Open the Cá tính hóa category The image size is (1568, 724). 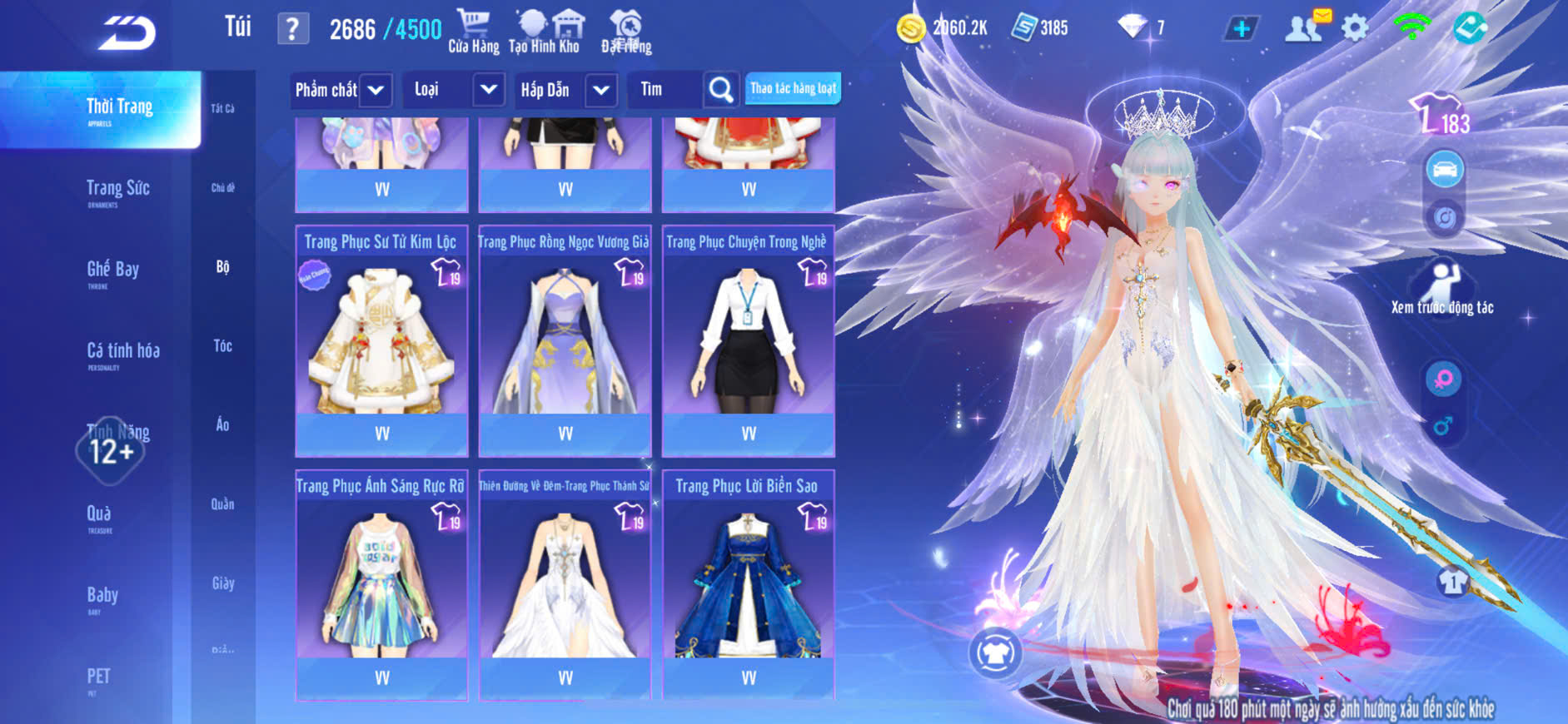122,352
